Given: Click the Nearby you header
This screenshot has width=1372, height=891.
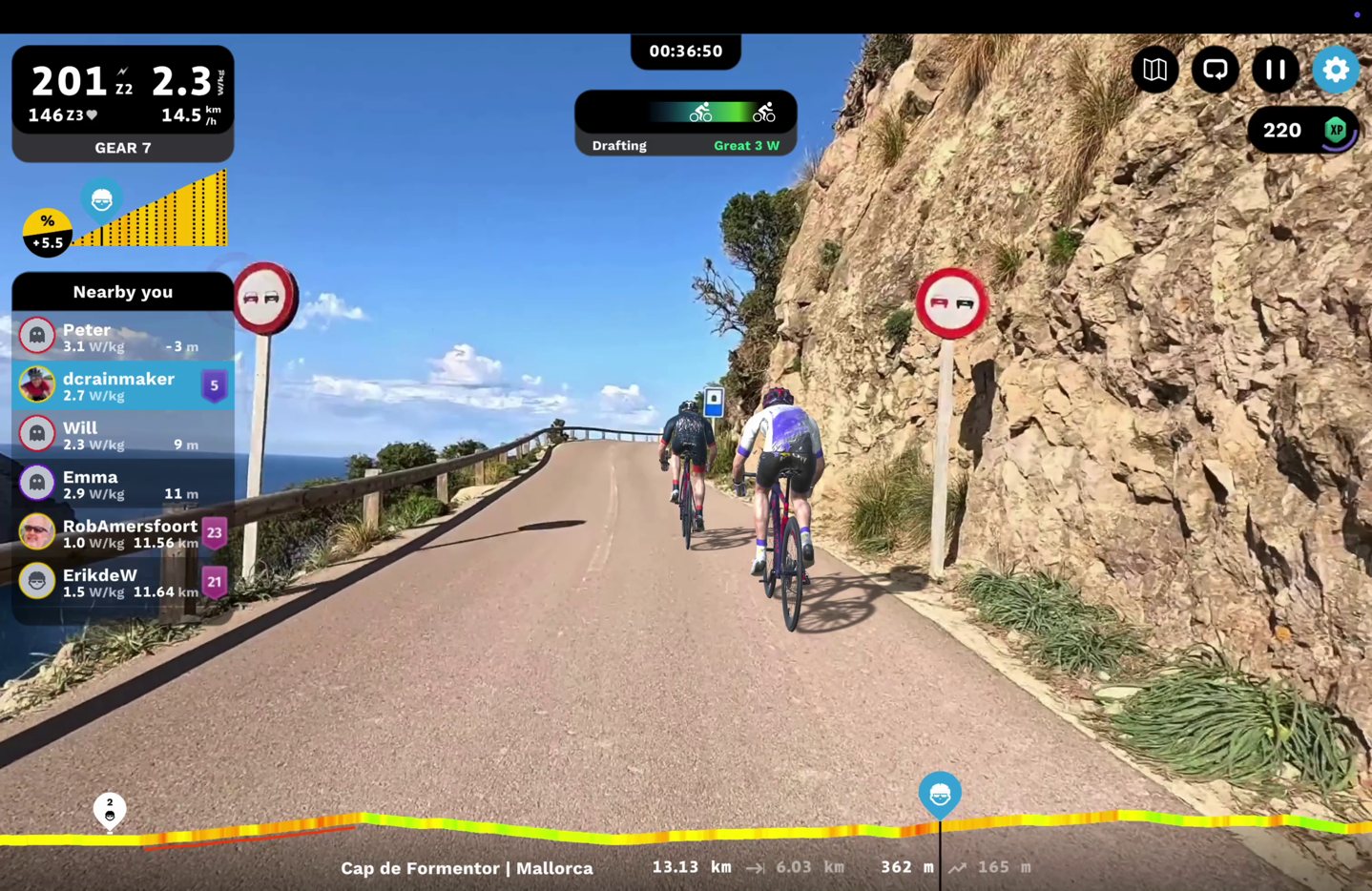Looking at the screenshot, I should 122,292.
